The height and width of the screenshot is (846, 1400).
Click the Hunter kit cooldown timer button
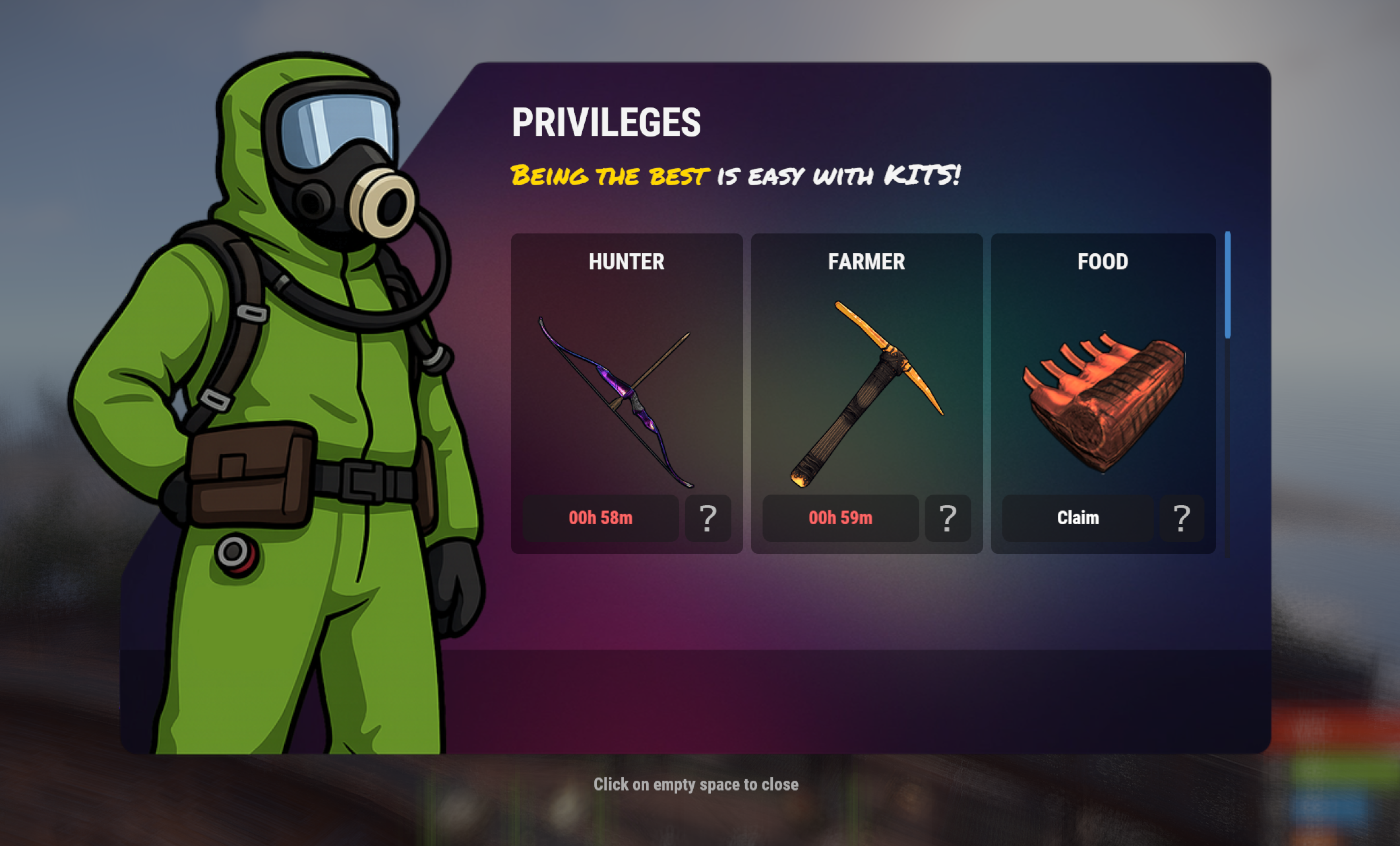(600, 517)
